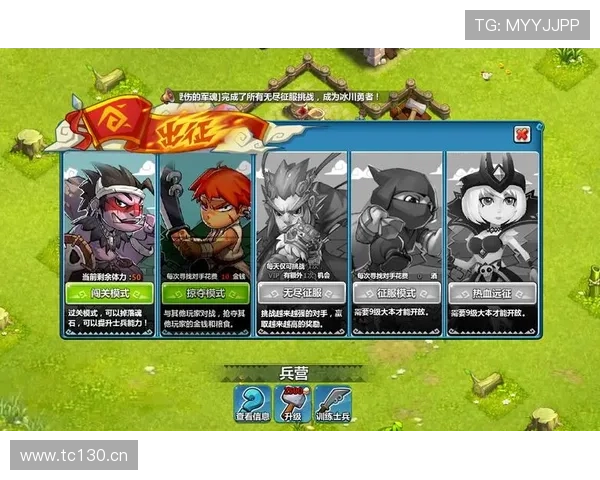Open 查看信息 barracks info
Viewport: 600px width, 480px height.
tap(252, 405)
